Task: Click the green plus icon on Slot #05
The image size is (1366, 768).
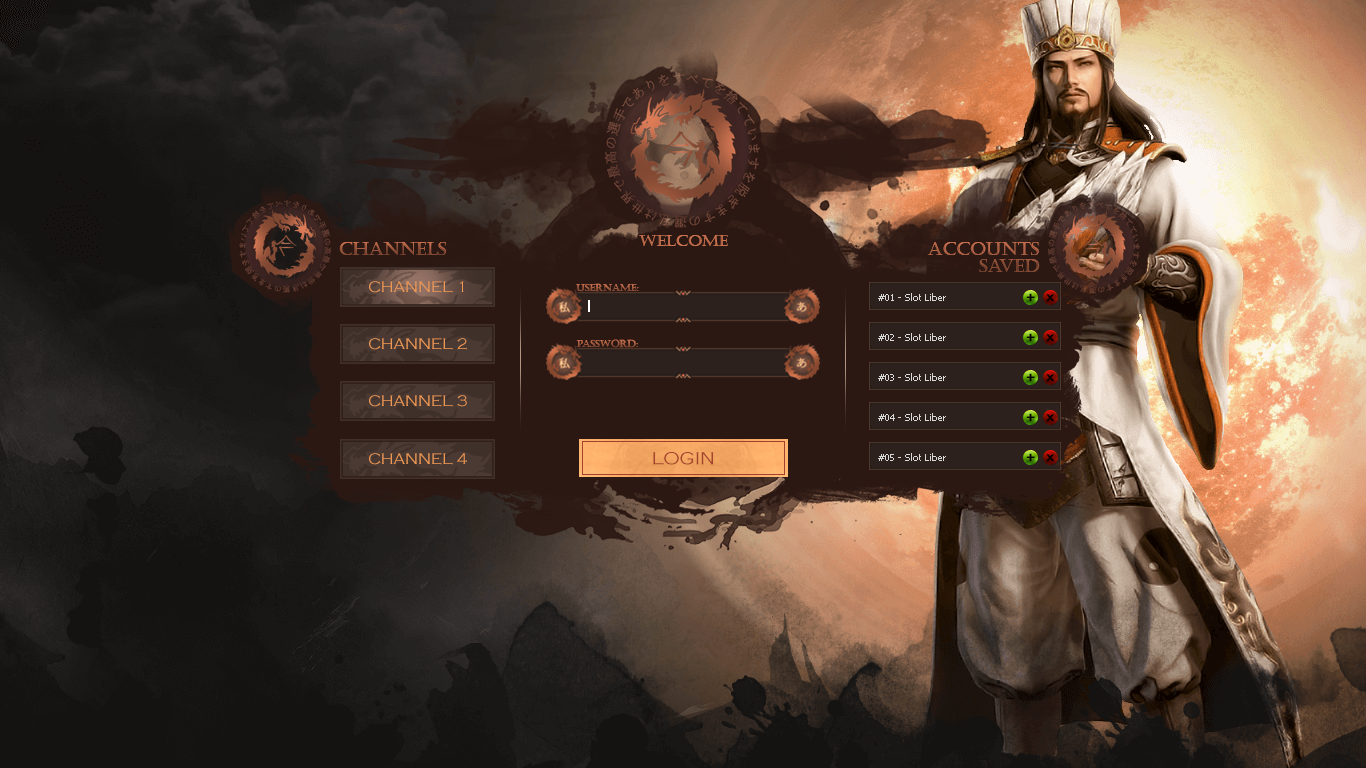Action: (x=1030, y=456)
